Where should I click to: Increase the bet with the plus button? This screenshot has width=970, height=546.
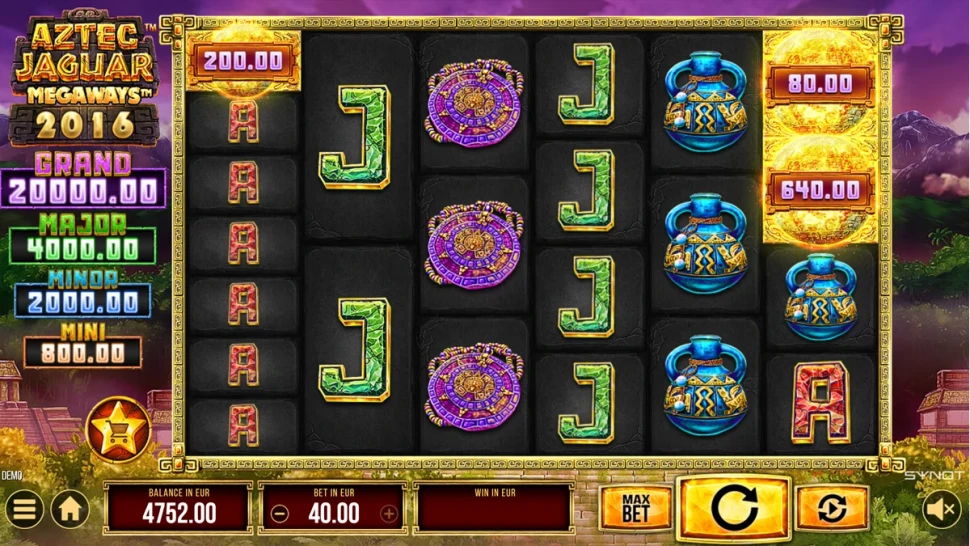(x=389, y=514)
